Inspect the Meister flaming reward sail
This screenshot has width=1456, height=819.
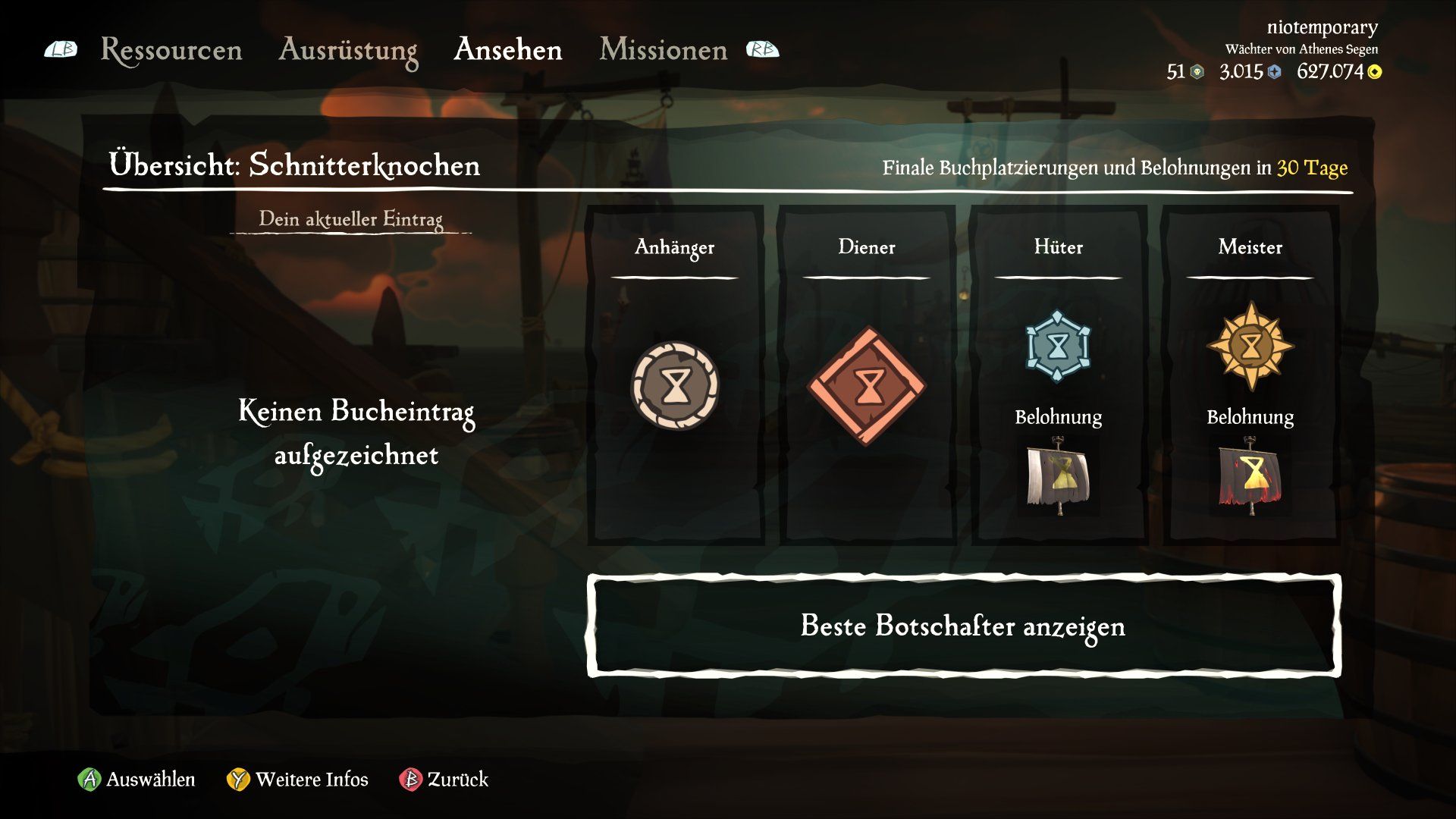1250,476
